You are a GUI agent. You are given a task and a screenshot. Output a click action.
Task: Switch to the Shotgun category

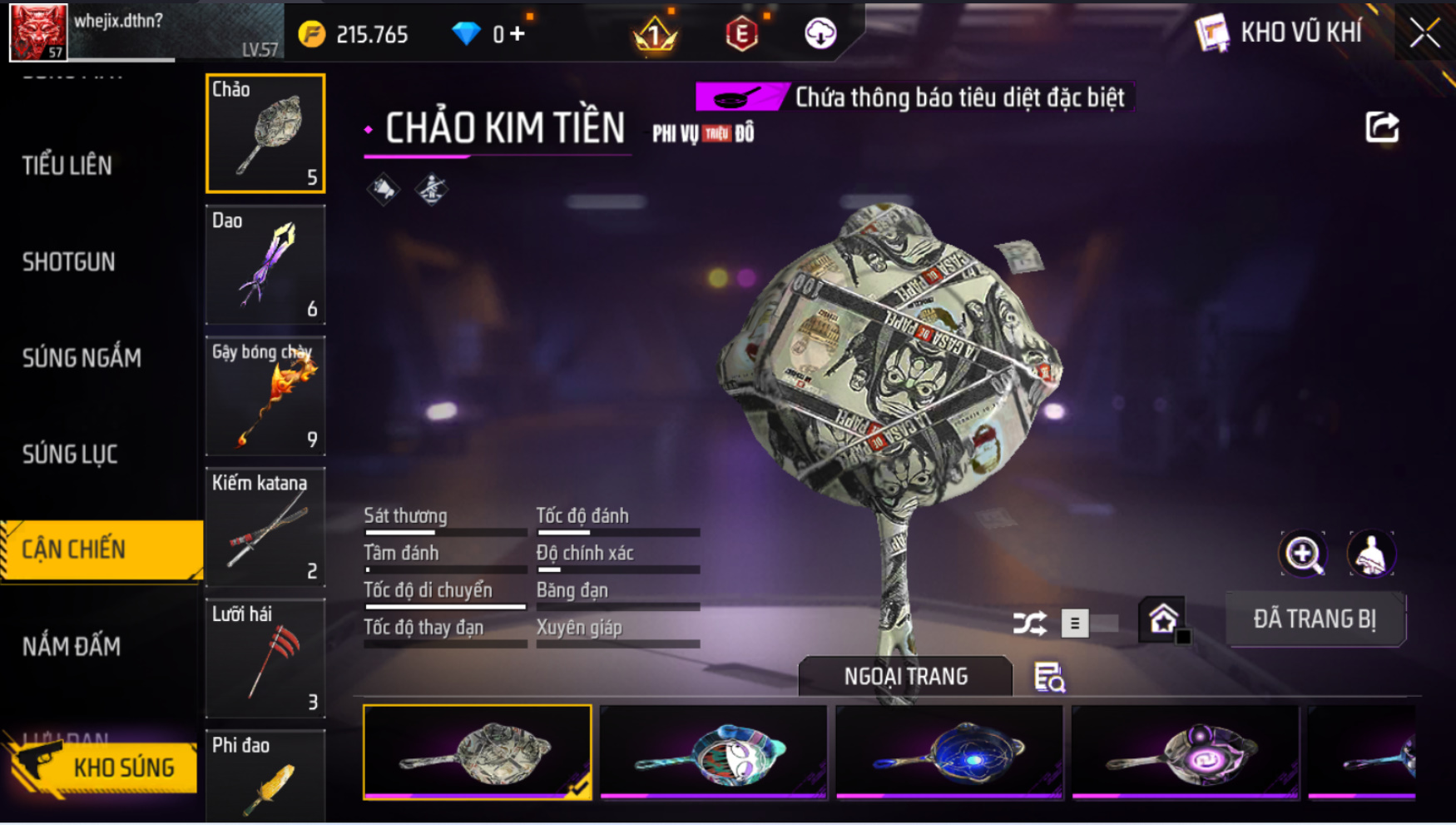click(69, 262)
